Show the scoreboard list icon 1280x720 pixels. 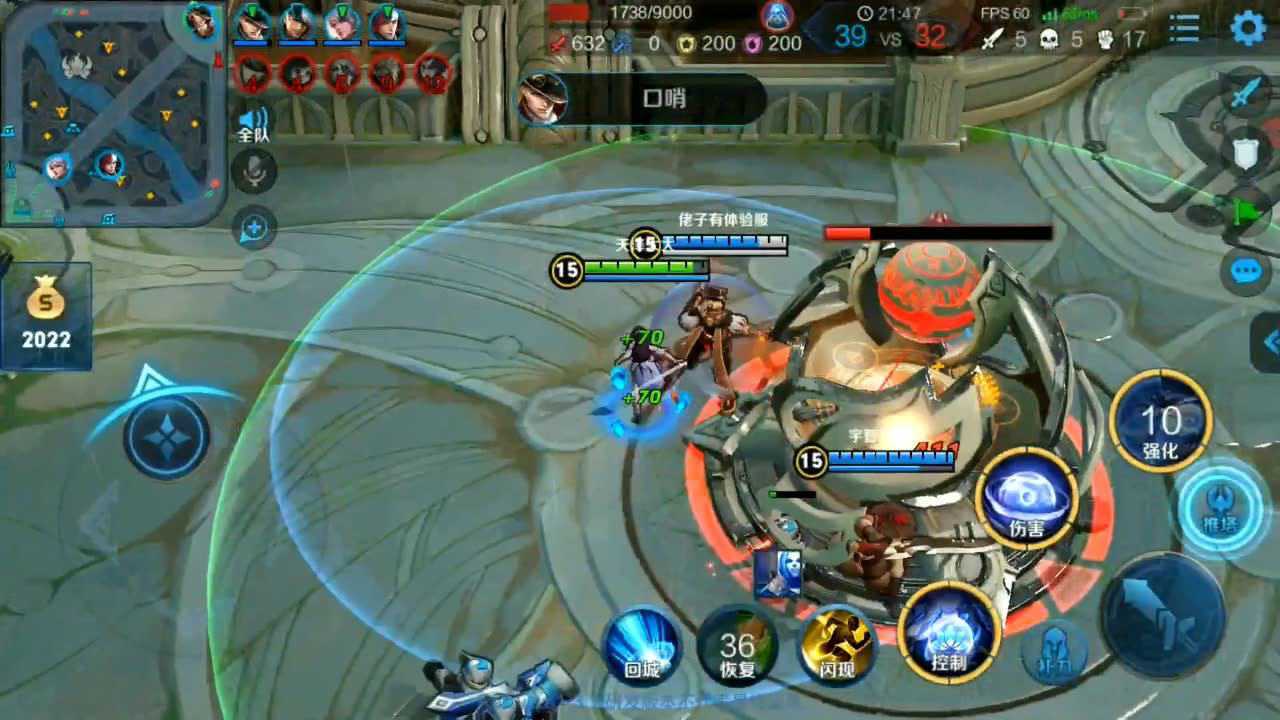point(1184,28)
